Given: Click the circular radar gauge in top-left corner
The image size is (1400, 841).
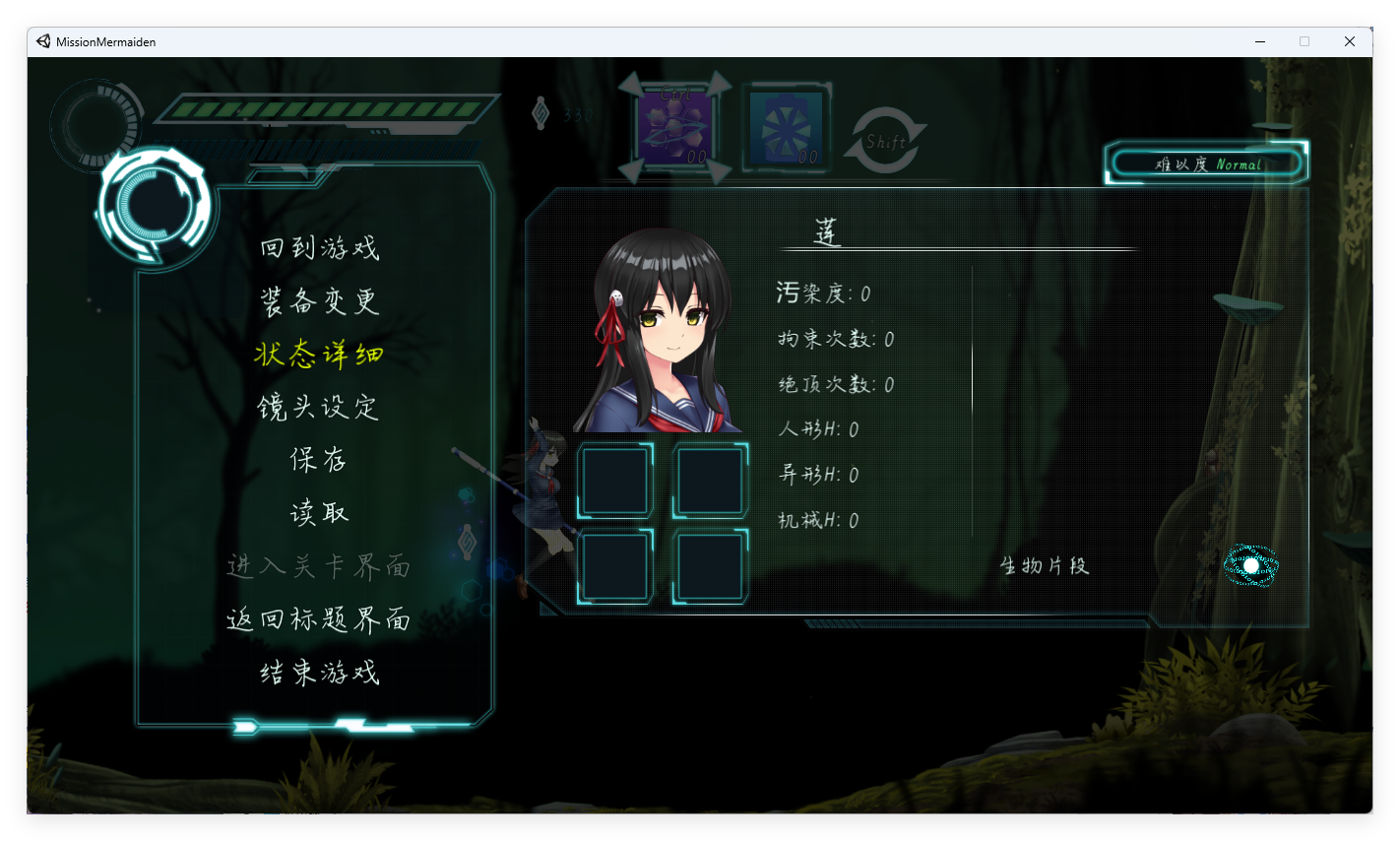Looking at the screenshot, I should (x=95, y=125).
